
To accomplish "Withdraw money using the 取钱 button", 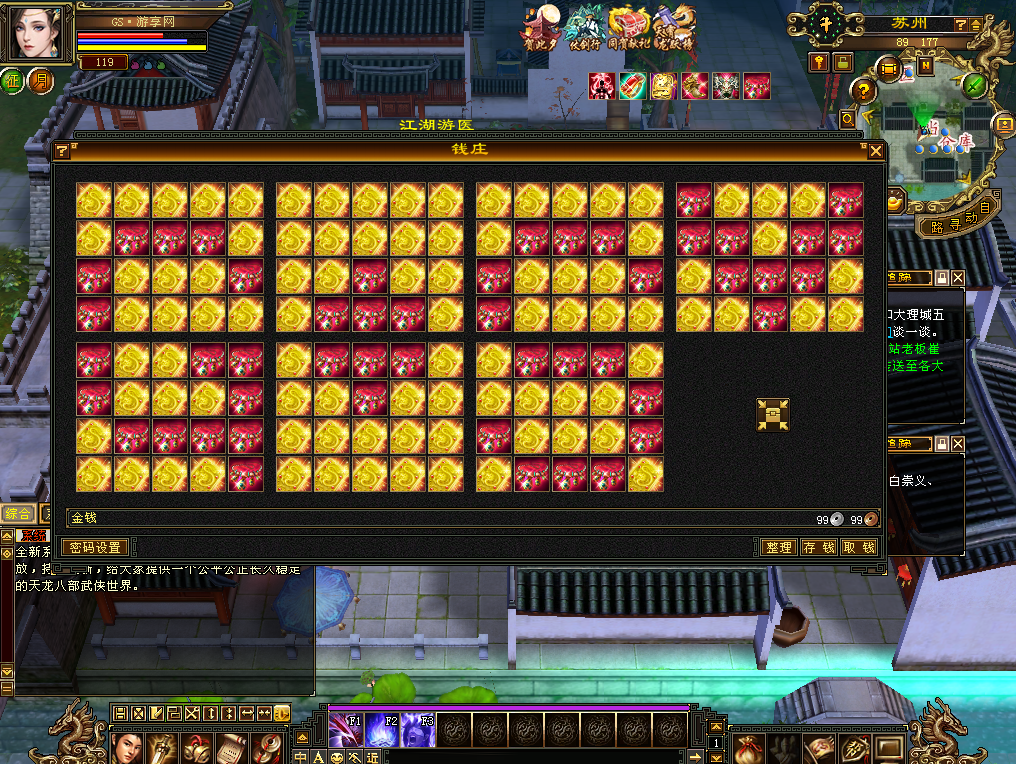I will [x=859, y=547].
